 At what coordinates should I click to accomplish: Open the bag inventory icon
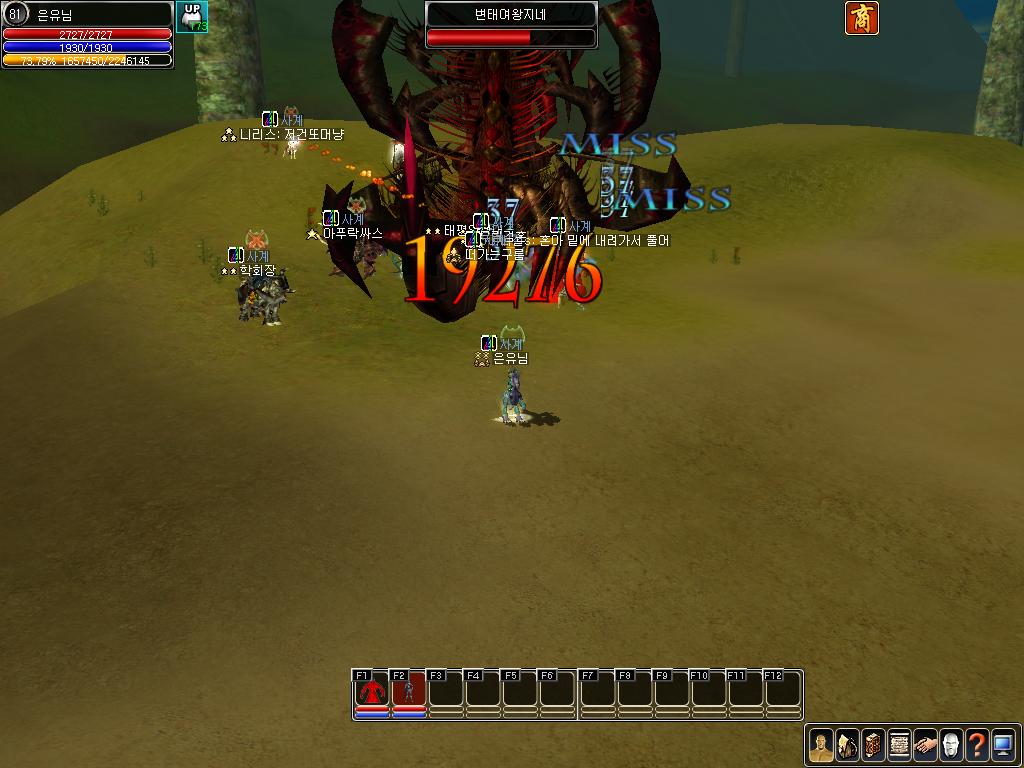tap(847, 746)
